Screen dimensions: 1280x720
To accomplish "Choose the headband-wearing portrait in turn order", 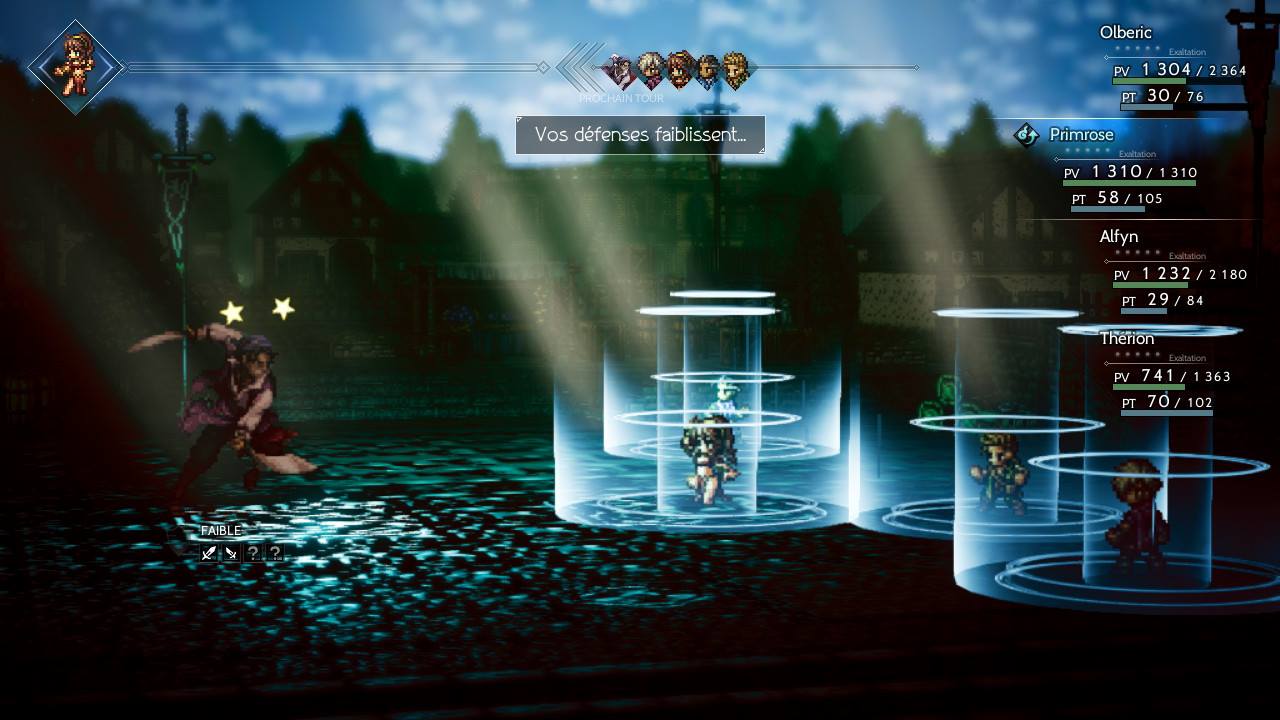I will pyautogui.click(x=681, y=70).
